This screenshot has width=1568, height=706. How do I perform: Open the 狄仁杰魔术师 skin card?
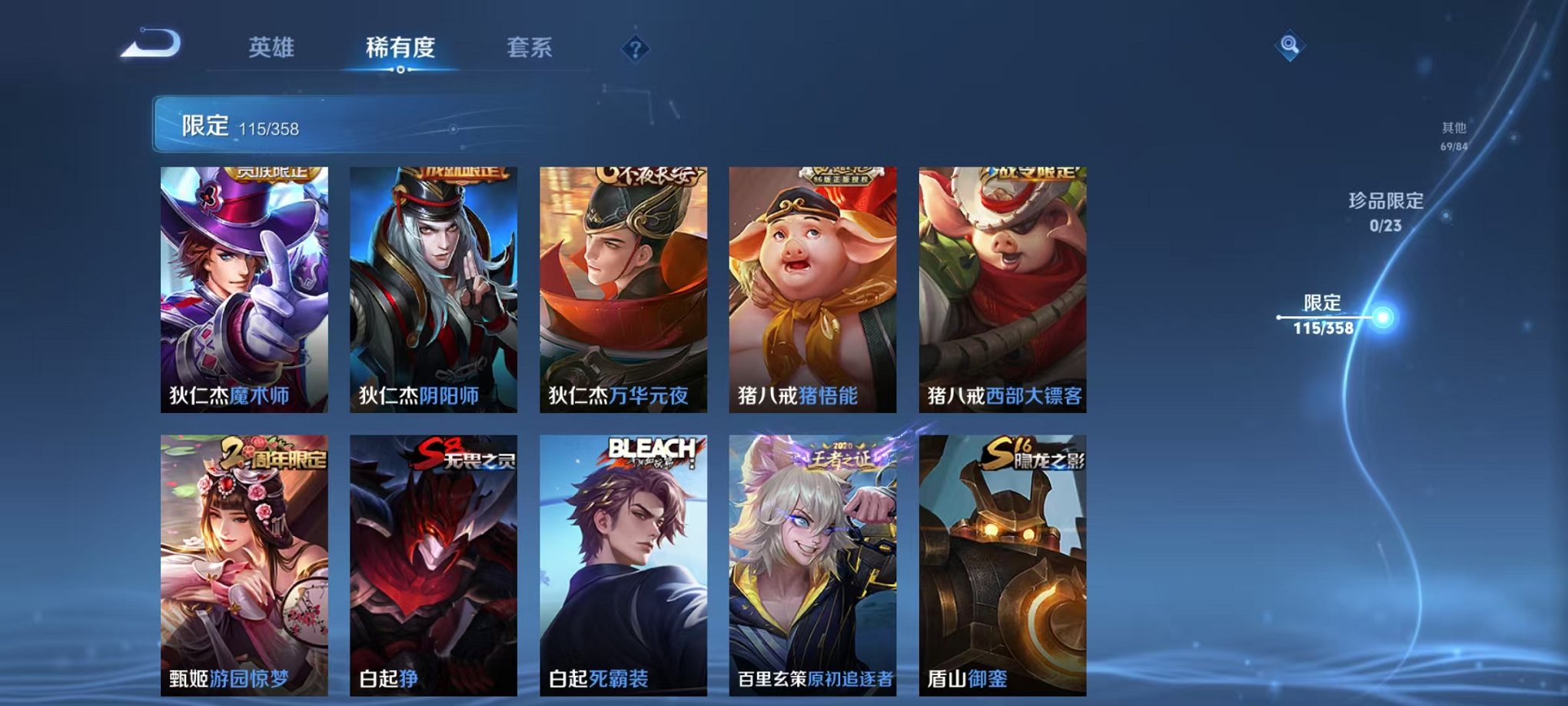[246, 285]
